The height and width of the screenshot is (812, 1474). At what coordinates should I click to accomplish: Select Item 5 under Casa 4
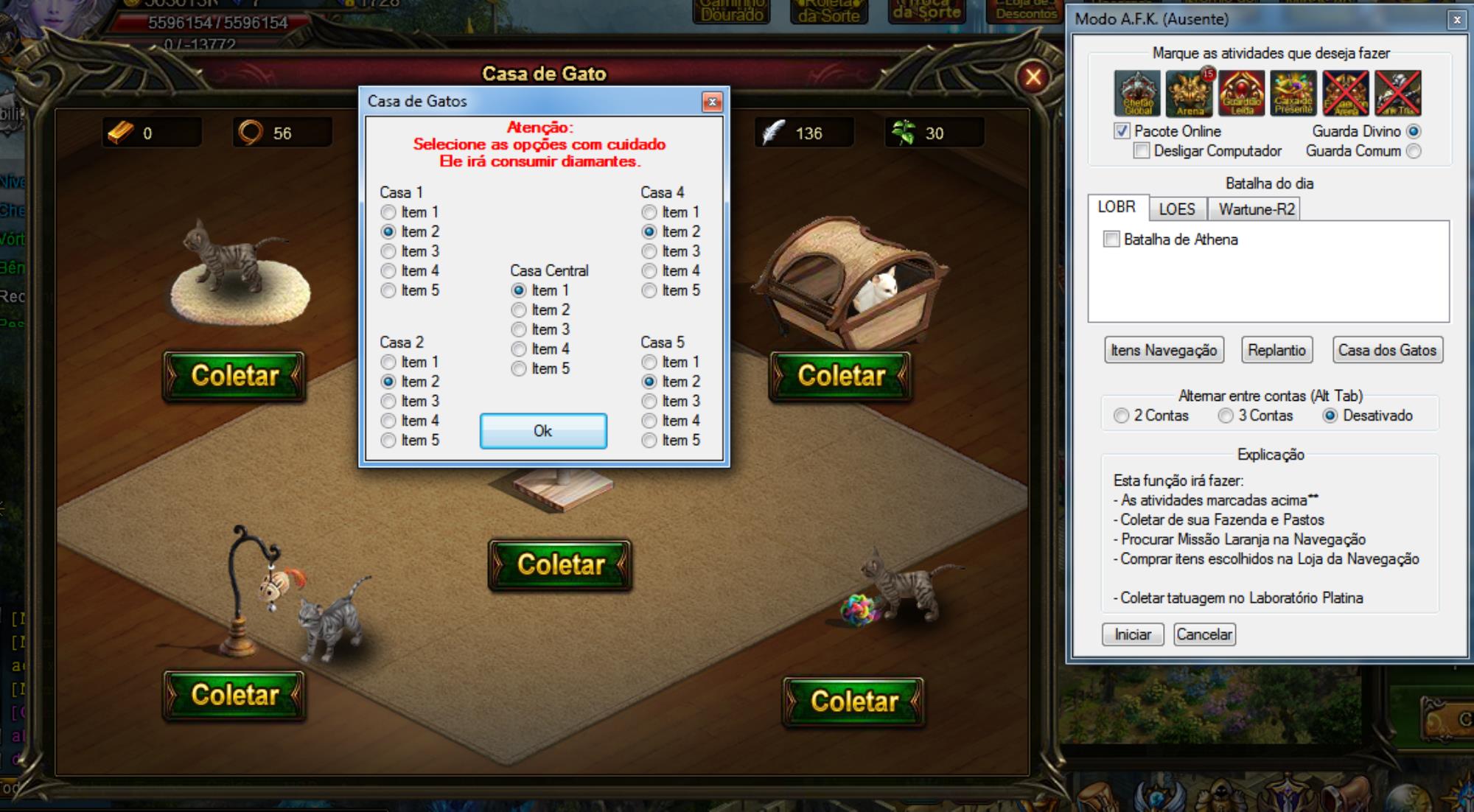pos(649,290)
